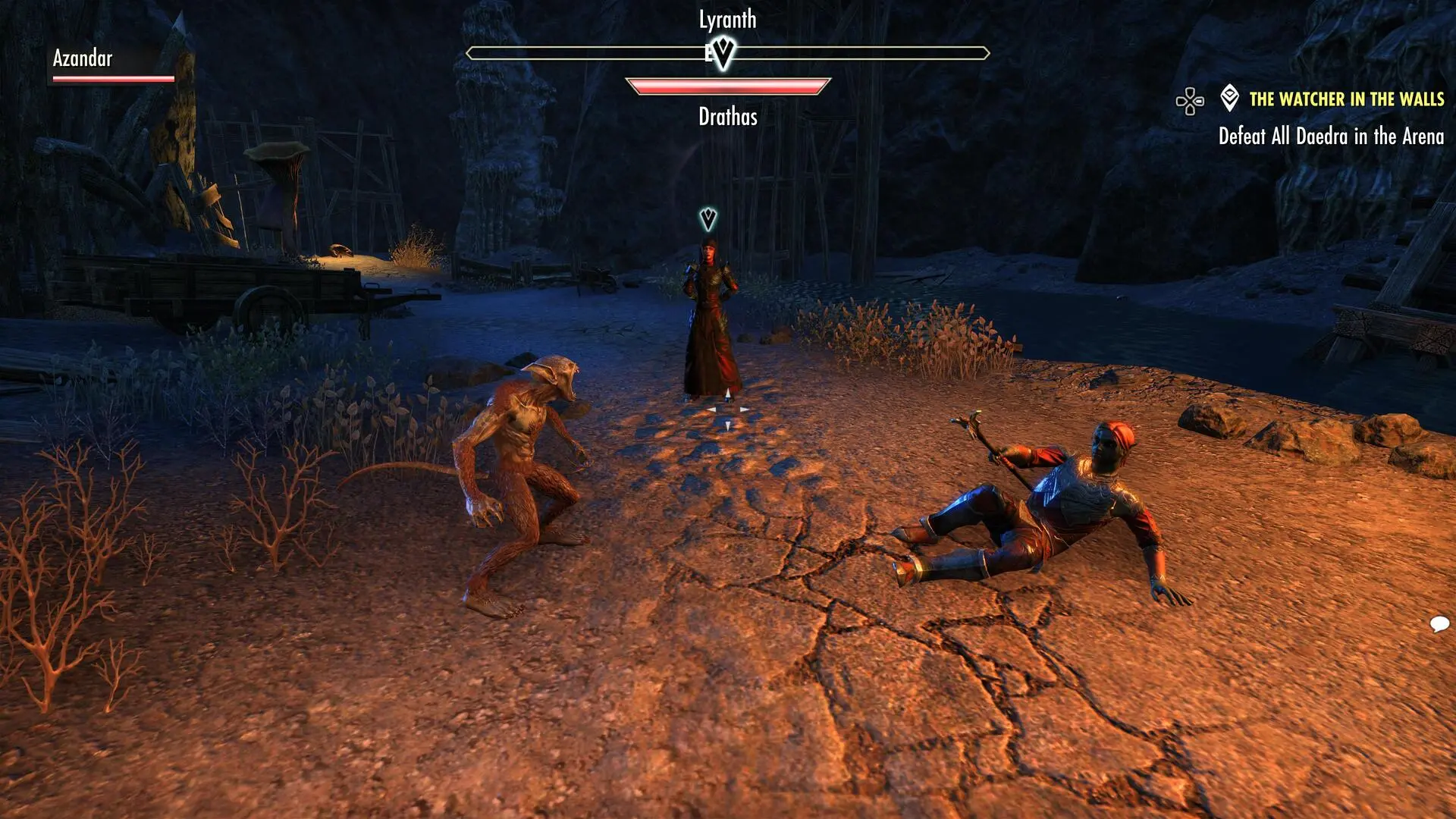Open the chat speech bubble icon
The width and height of the screenshot is (1456, 819).
(x=1439, y=624)
